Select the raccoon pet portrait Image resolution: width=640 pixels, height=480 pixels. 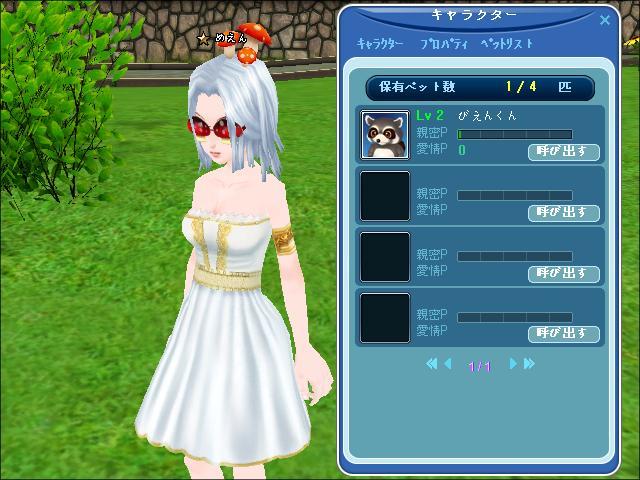pyautogui.click(x=385, y=135)
